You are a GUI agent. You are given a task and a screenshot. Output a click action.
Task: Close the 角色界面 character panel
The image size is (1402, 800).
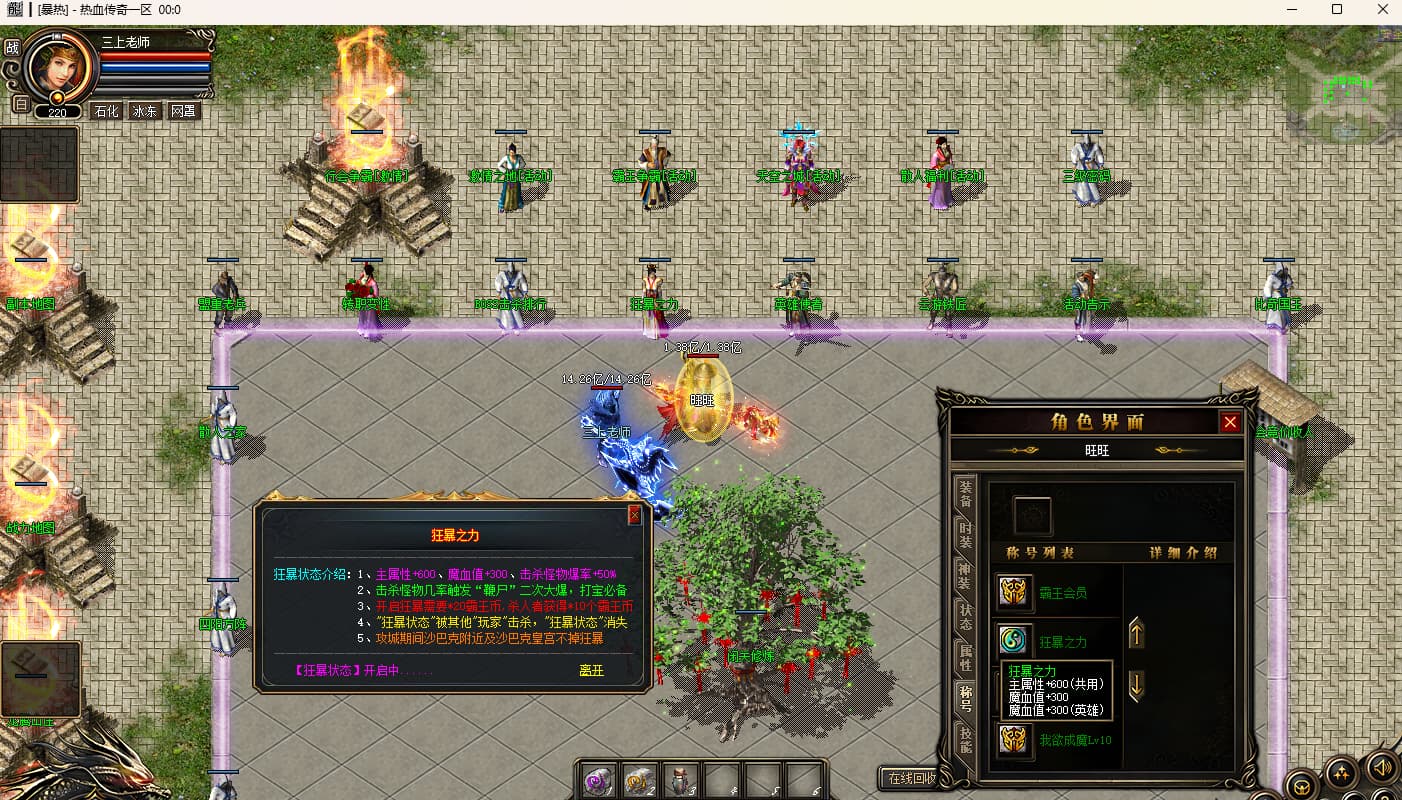[x=1230, y=422]
